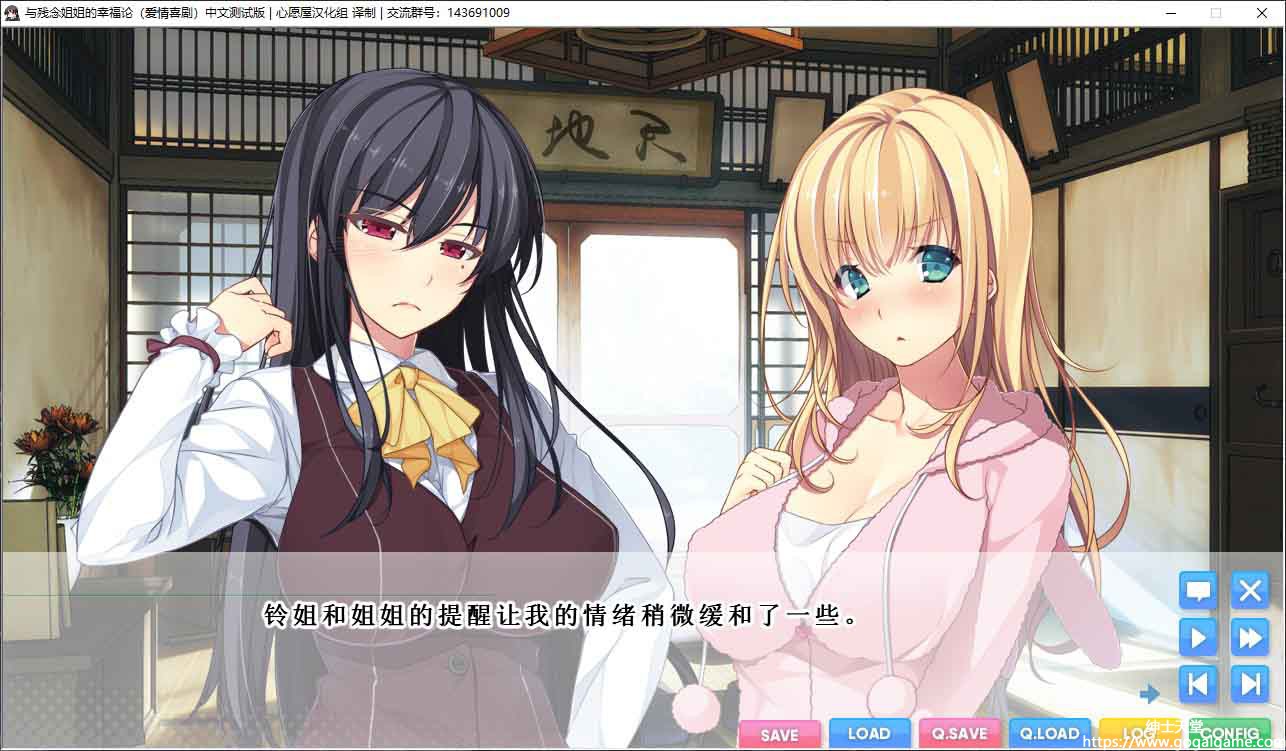
Task: Quick load with Q.LOAD
Action: pyautogui.click(x=1049, y=734)
